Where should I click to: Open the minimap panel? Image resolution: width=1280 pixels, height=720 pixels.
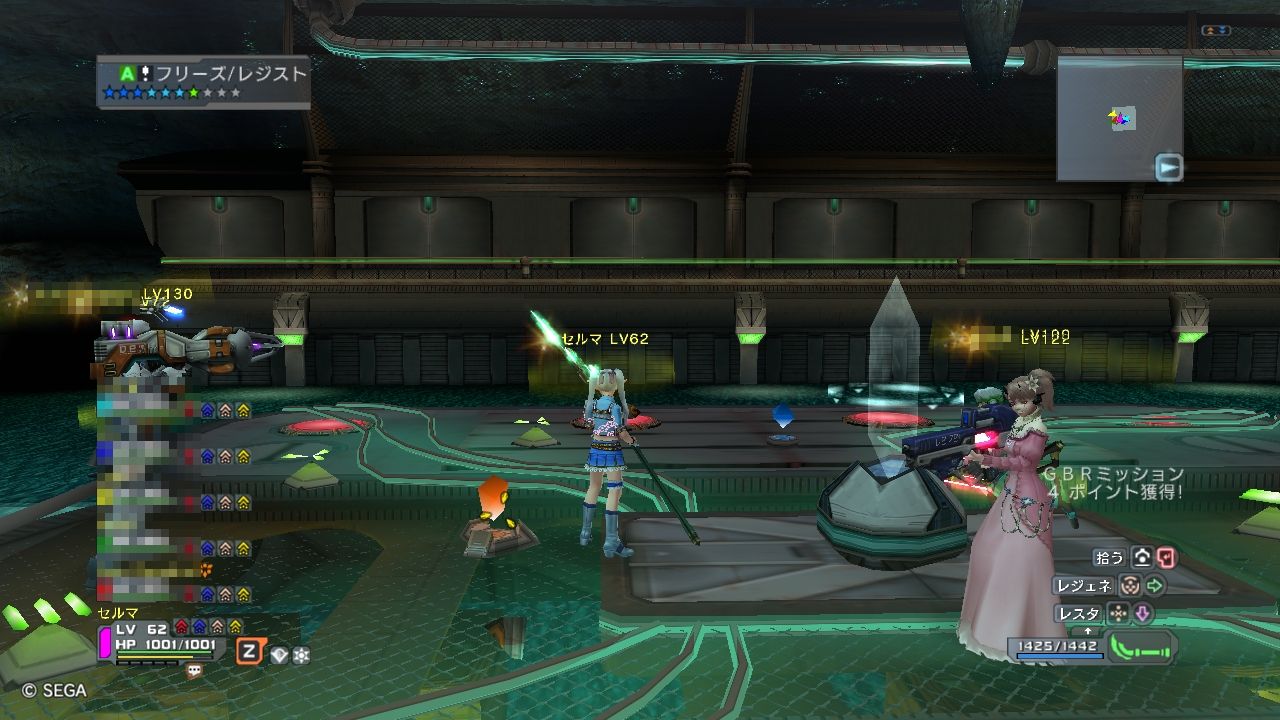coord(1119,118)
